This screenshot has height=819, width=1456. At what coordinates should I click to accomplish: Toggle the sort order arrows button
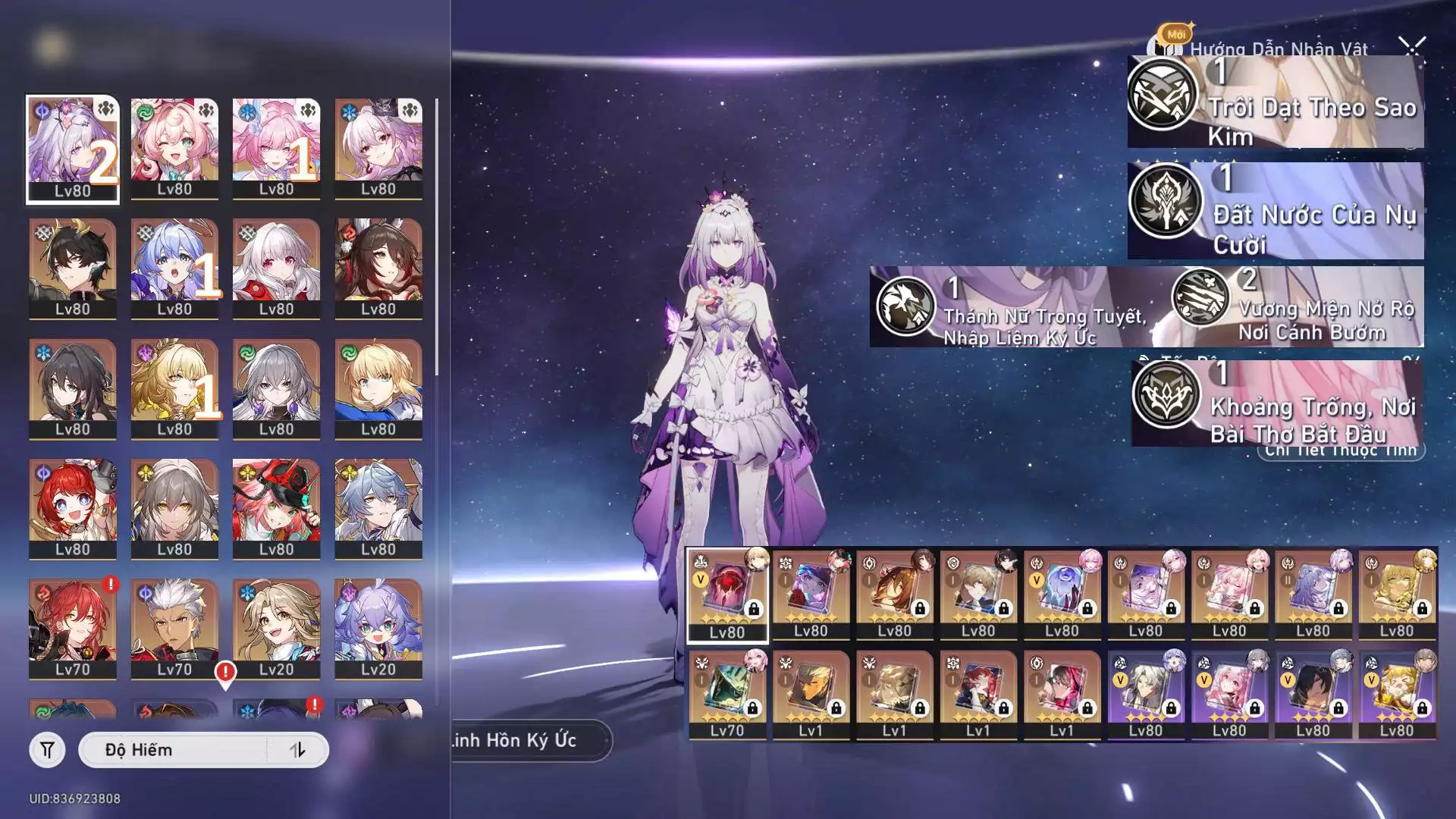(x=297, y=750)
